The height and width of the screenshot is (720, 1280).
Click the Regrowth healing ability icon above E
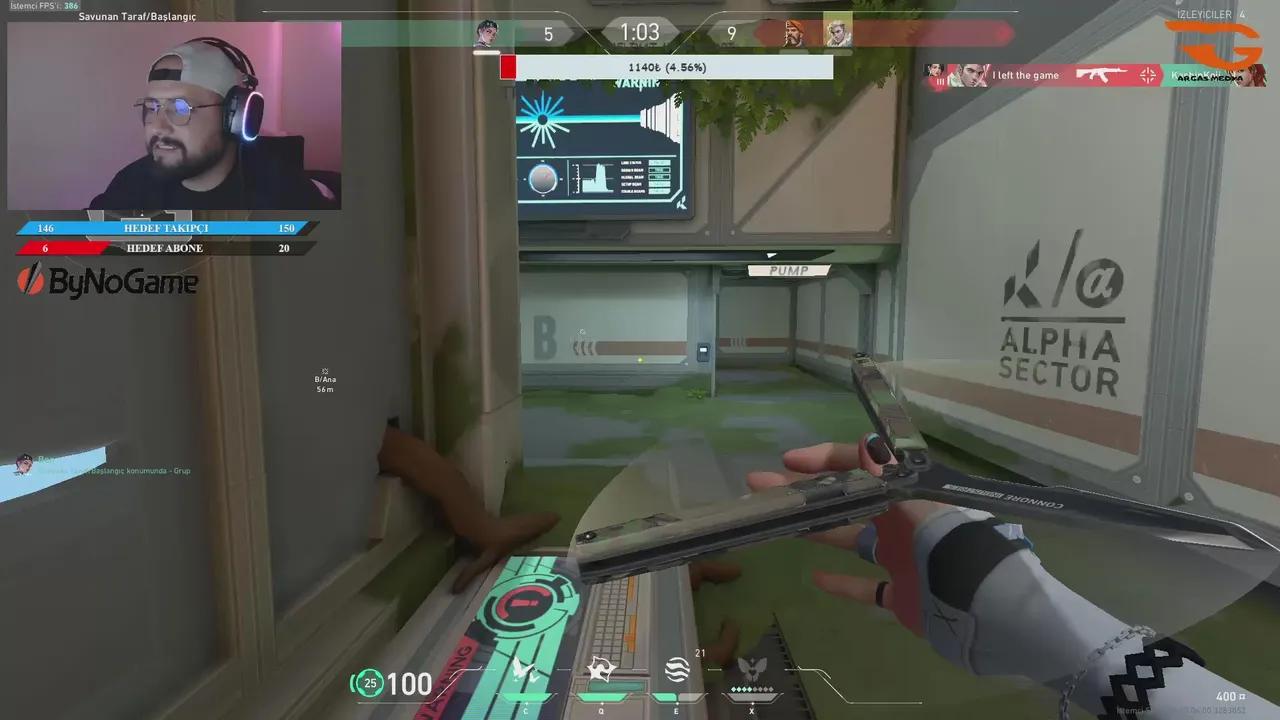click(676, 671)
